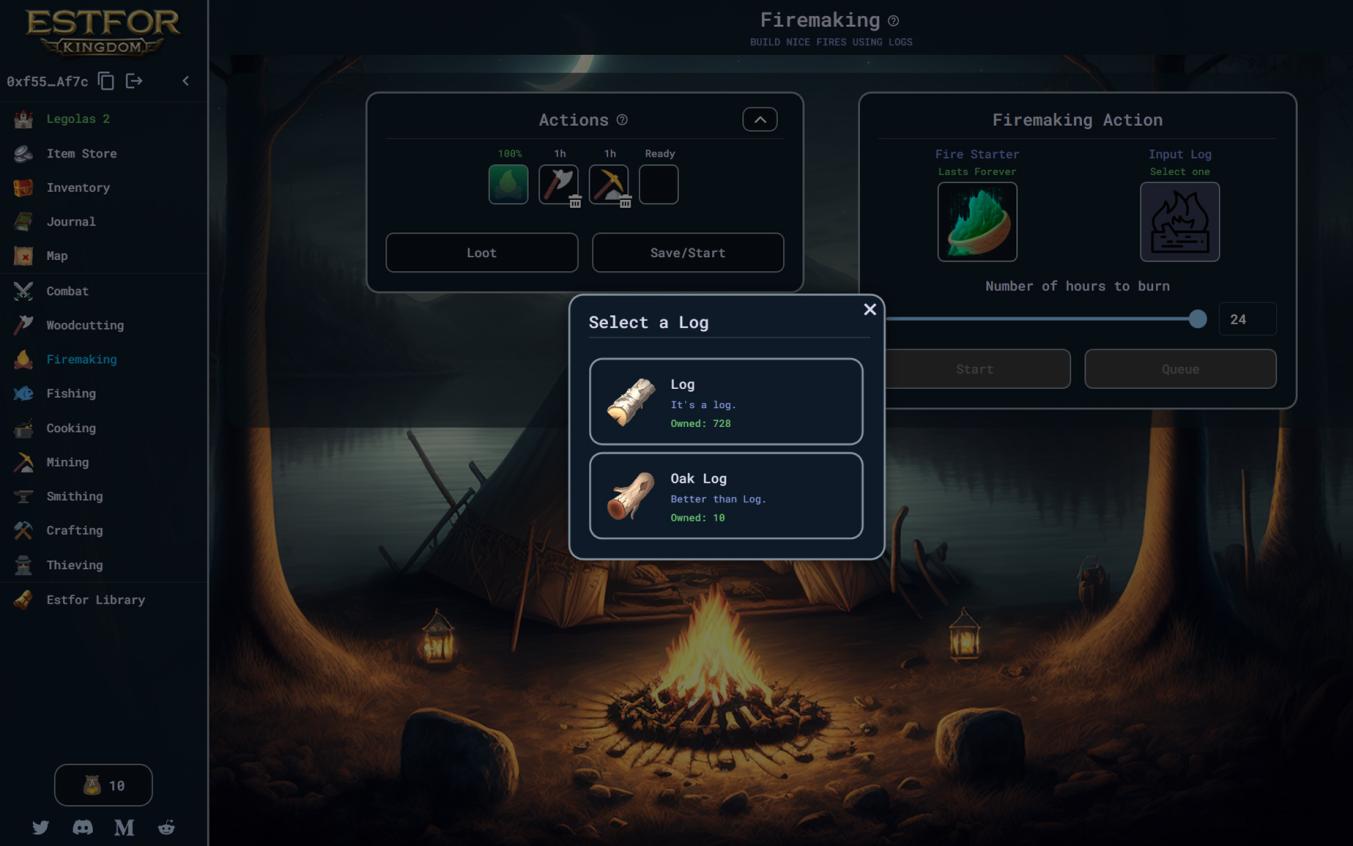This screenshot has height=846, width=1353.
Task: Collapse the Actions panel with the arrow
Action: (760, 120)
